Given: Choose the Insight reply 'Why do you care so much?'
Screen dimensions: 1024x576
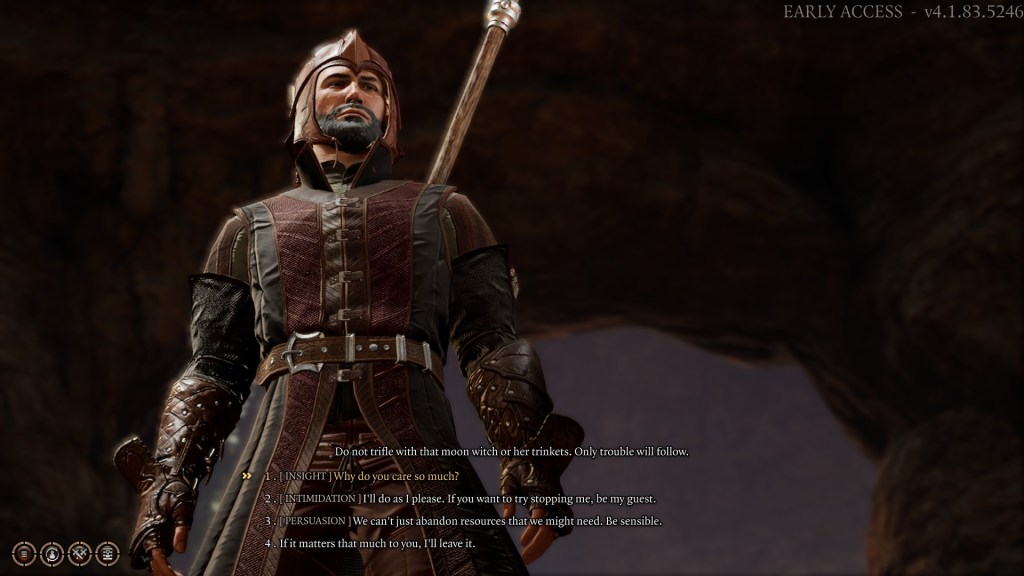Looking at the screenshot, I should 369,476.
